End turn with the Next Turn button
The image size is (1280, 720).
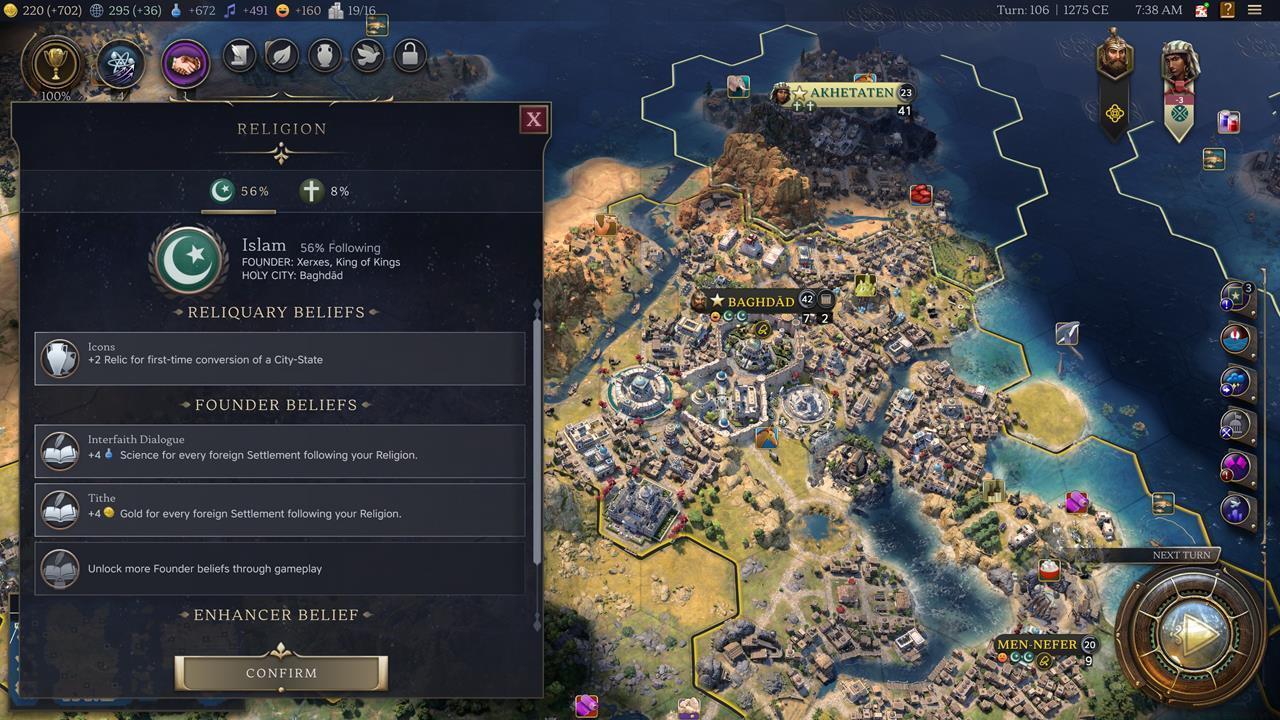[1192, 633]
